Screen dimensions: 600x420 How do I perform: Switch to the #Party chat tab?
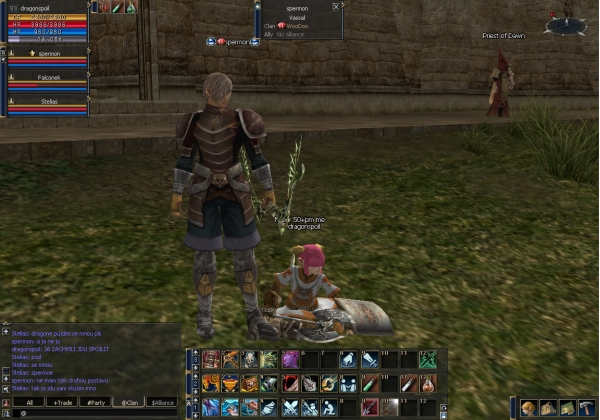[x=96, y=402]
